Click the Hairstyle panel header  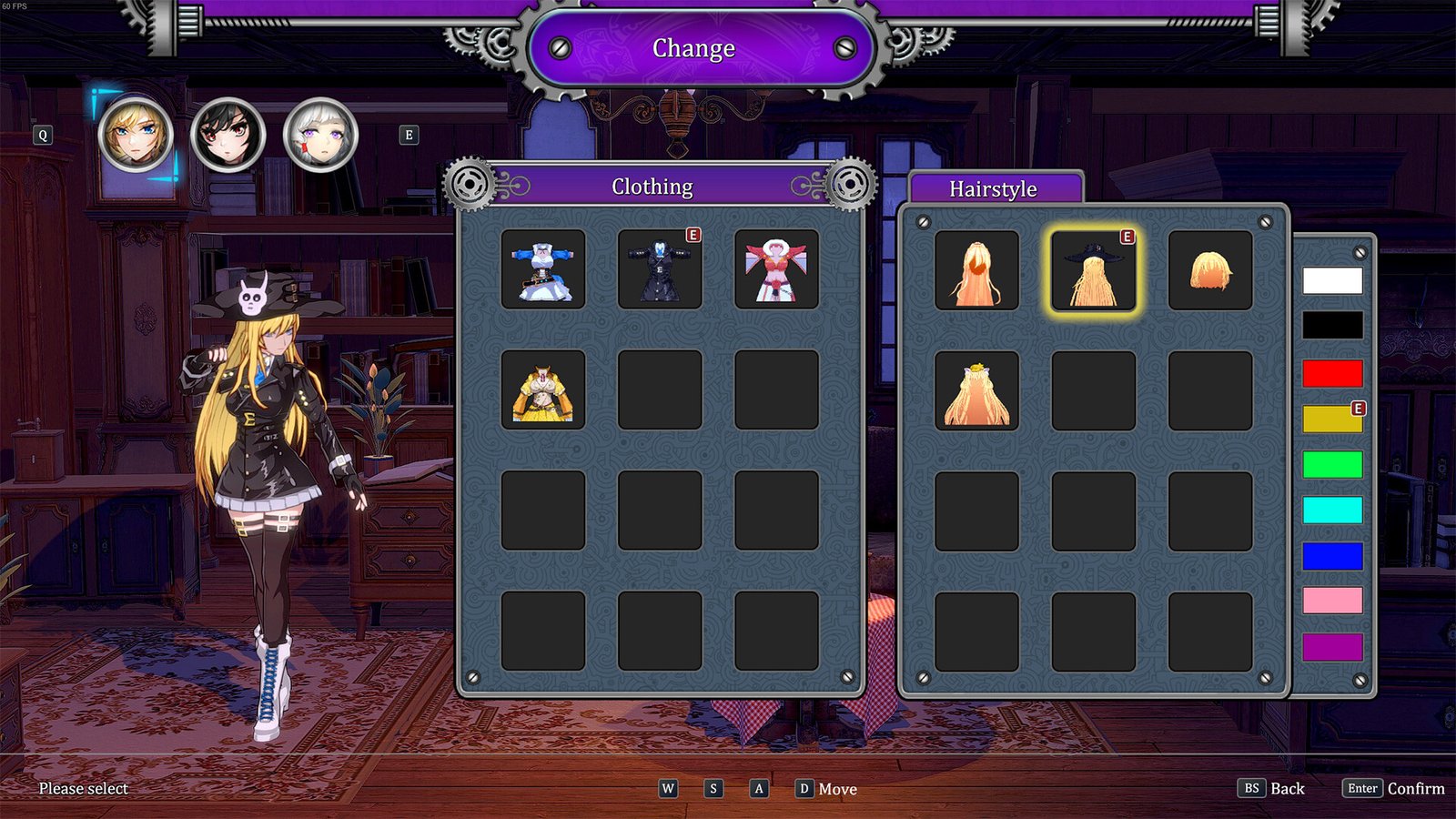point(994,189)
